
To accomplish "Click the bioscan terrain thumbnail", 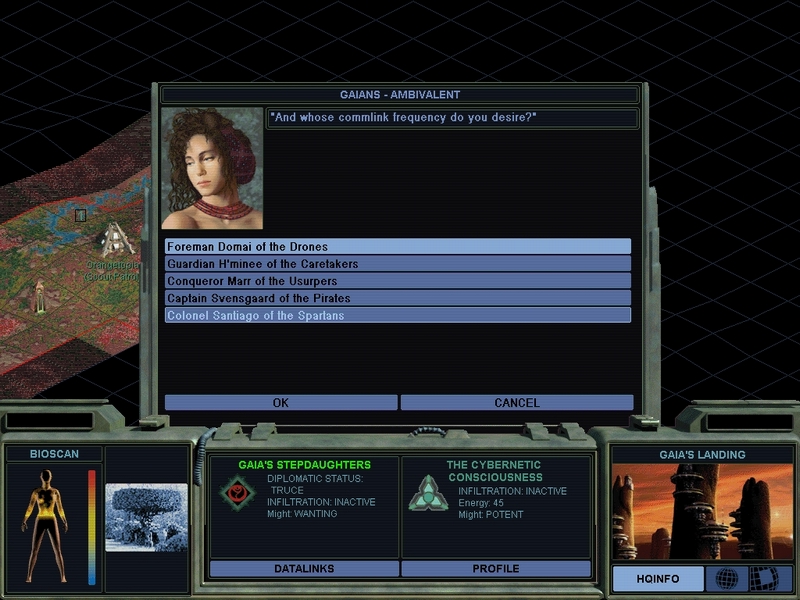I will [x=146, y=517].
